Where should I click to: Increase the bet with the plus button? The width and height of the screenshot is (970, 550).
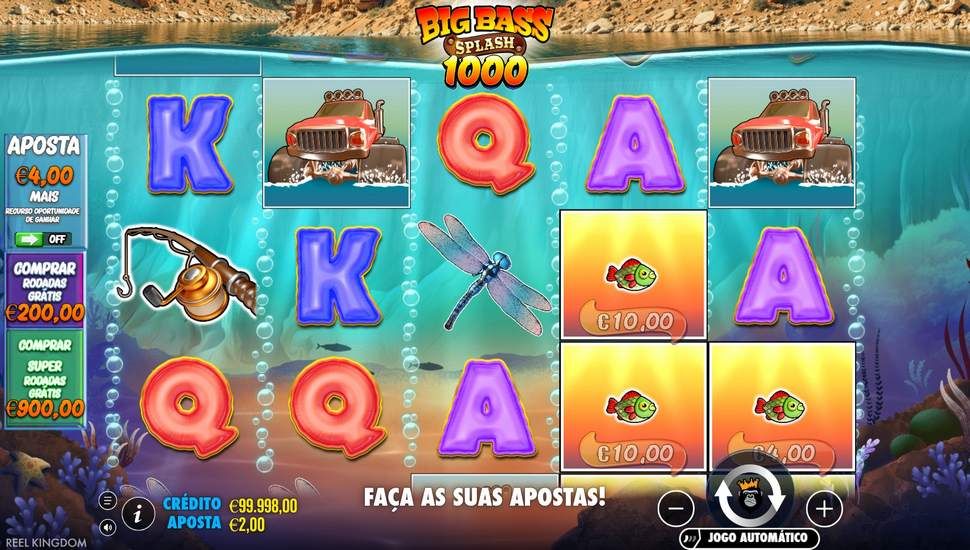(x=823, y=508)
